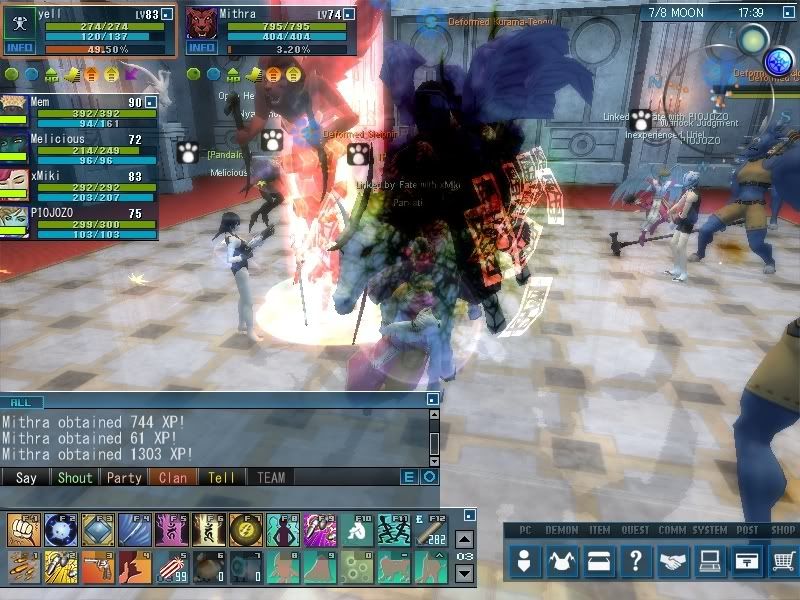Select the Party chat tab
Image resolution: width=800 pixels, height=600 pixels.
tap(124, 478)
